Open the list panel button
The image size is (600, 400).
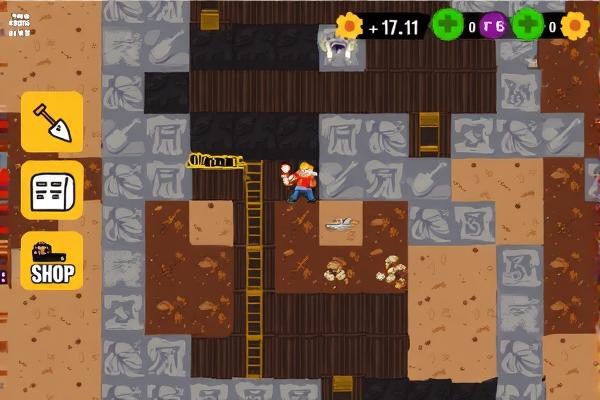point(52,190)
